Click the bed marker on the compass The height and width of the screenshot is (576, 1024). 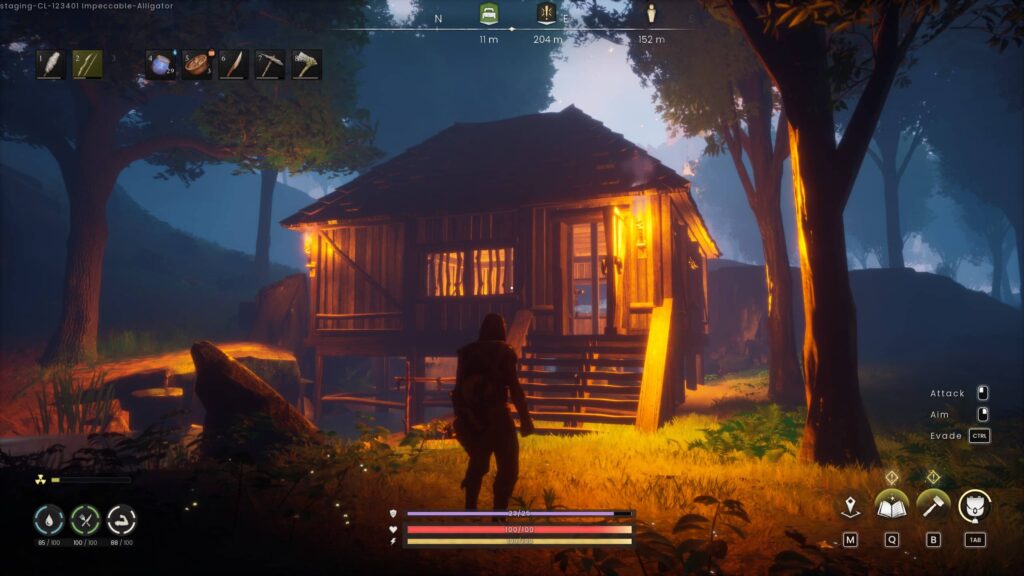coord(488,13)
